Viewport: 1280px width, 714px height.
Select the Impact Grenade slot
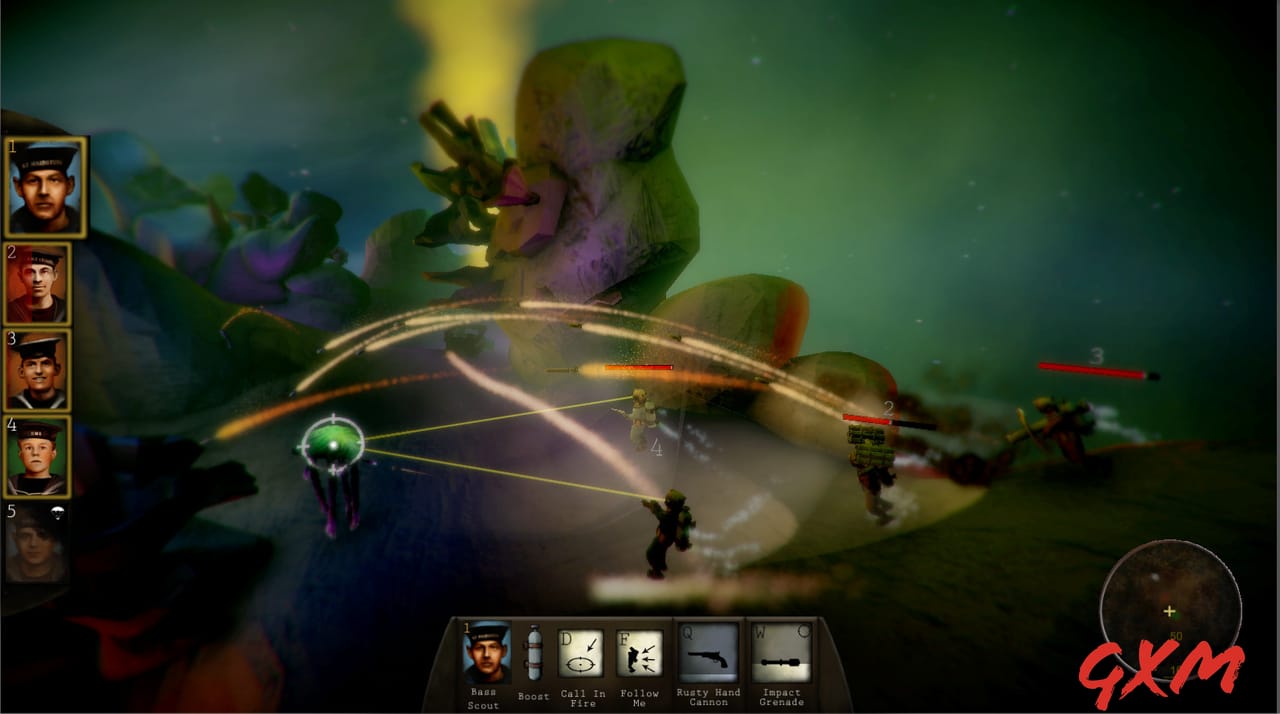[781, 654]
